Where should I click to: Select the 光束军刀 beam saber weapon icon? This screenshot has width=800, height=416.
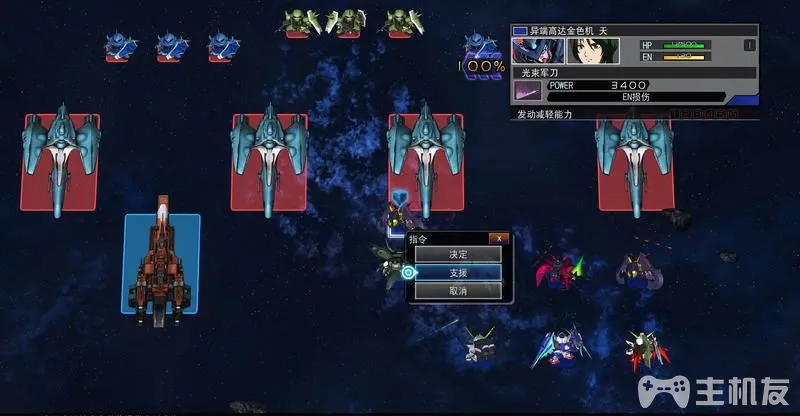[527, 91]
